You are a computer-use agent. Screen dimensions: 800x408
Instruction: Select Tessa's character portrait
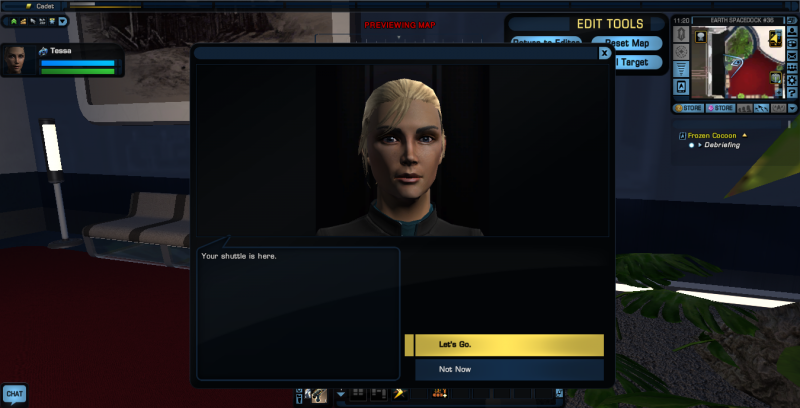[x=17, y=61]
